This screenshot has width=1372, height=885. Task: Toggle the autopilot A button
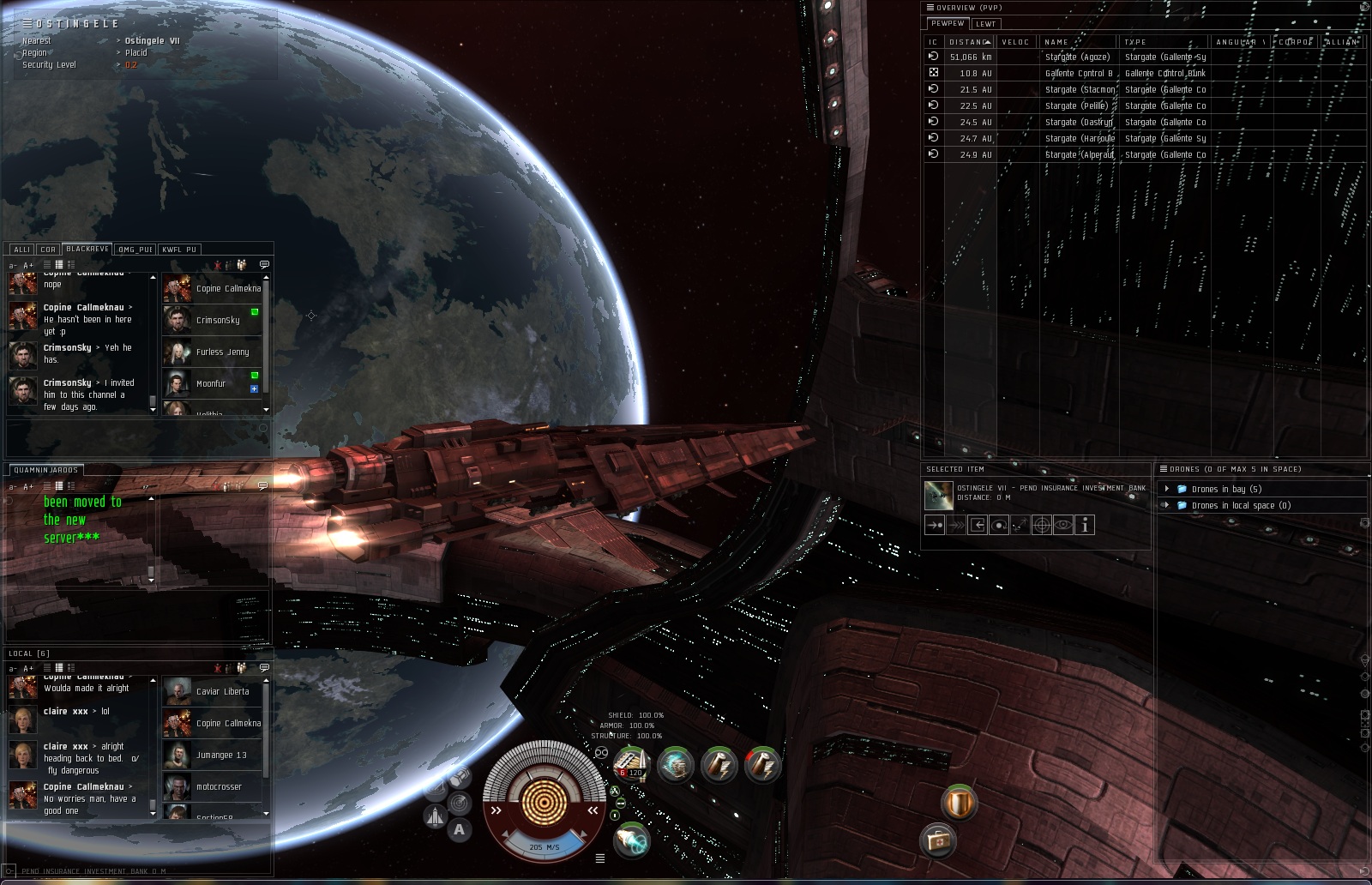(460, 829)
